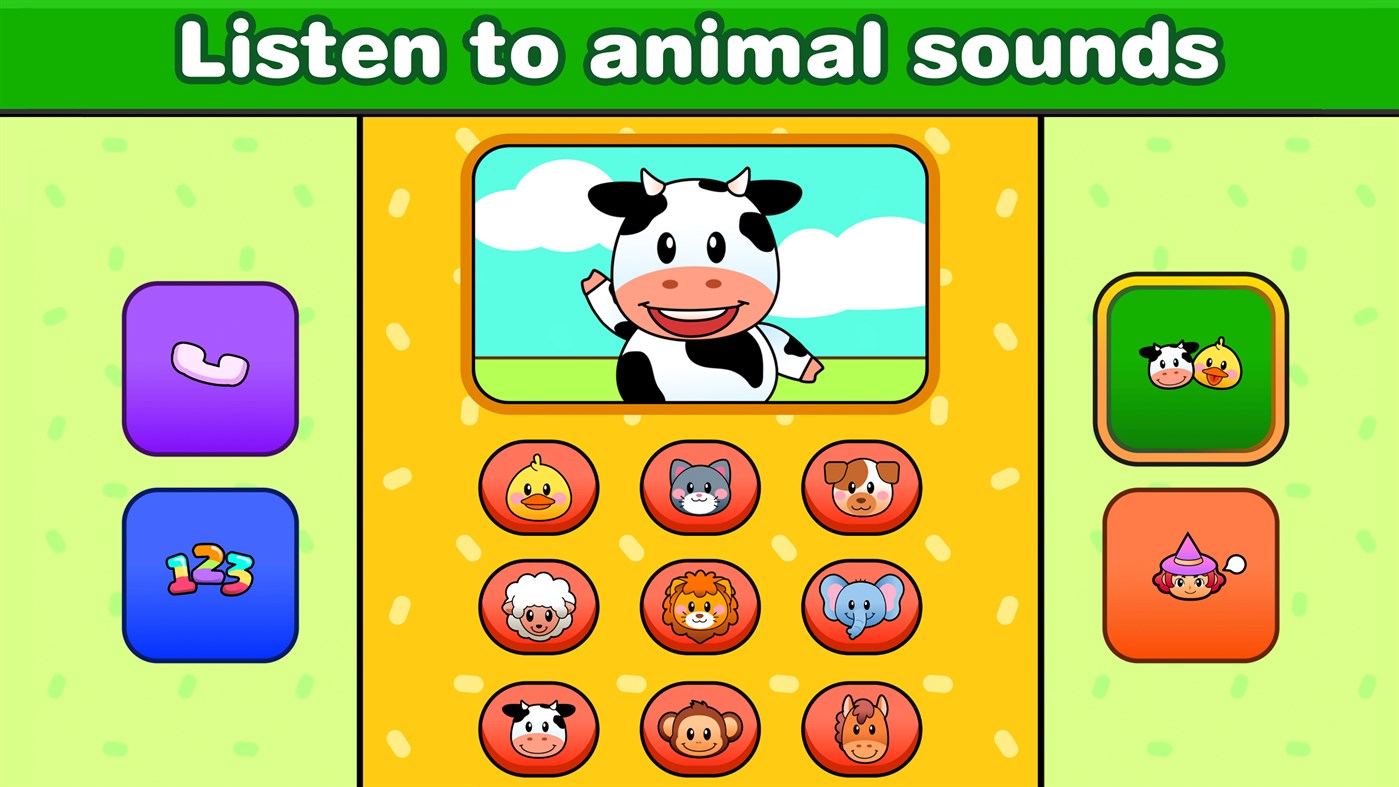
Task: Select the green animals panel on the right
Action: coord(1192,370)
